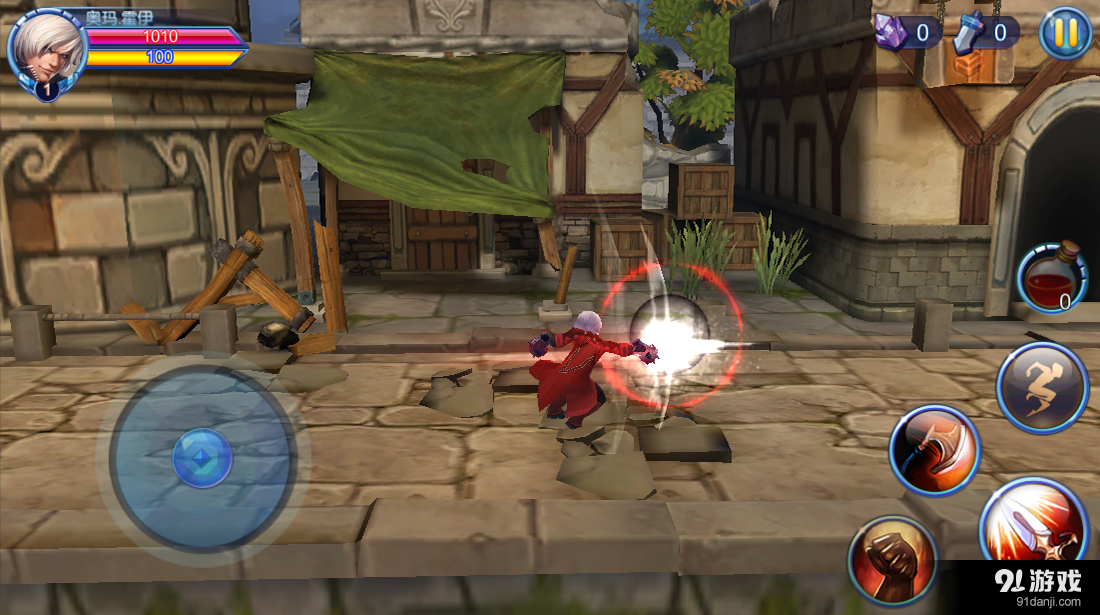Pause the game with the yellow button
Image resolution: width=1100 pixels, height=615 pixels.
click(x=1065, y=34)
